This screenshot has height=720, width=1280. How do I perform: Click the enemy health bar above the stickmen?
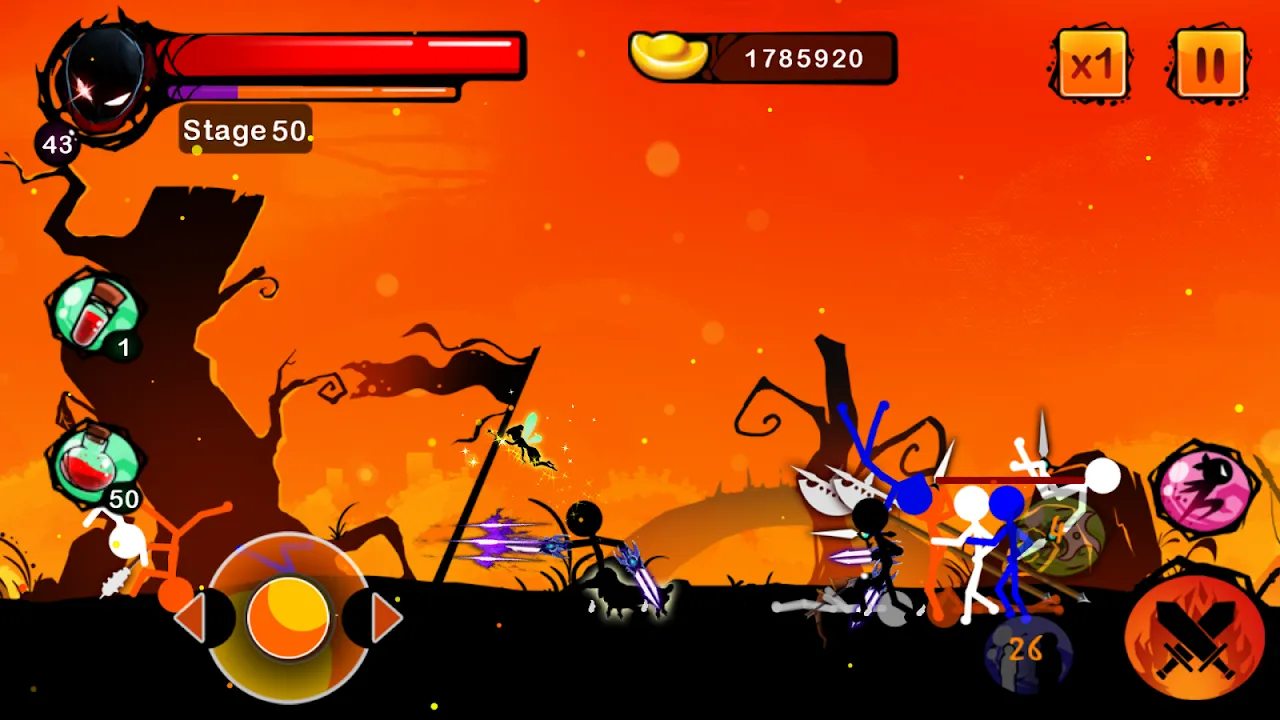click(1010, 480)
